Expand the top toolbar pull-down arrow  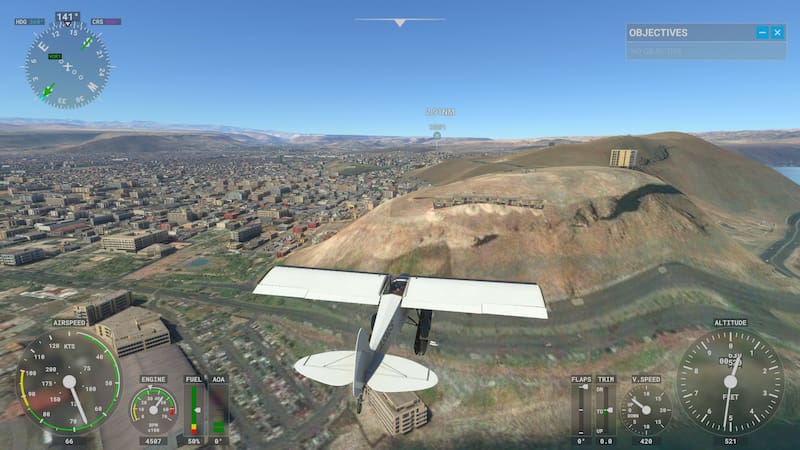point(399,22)
